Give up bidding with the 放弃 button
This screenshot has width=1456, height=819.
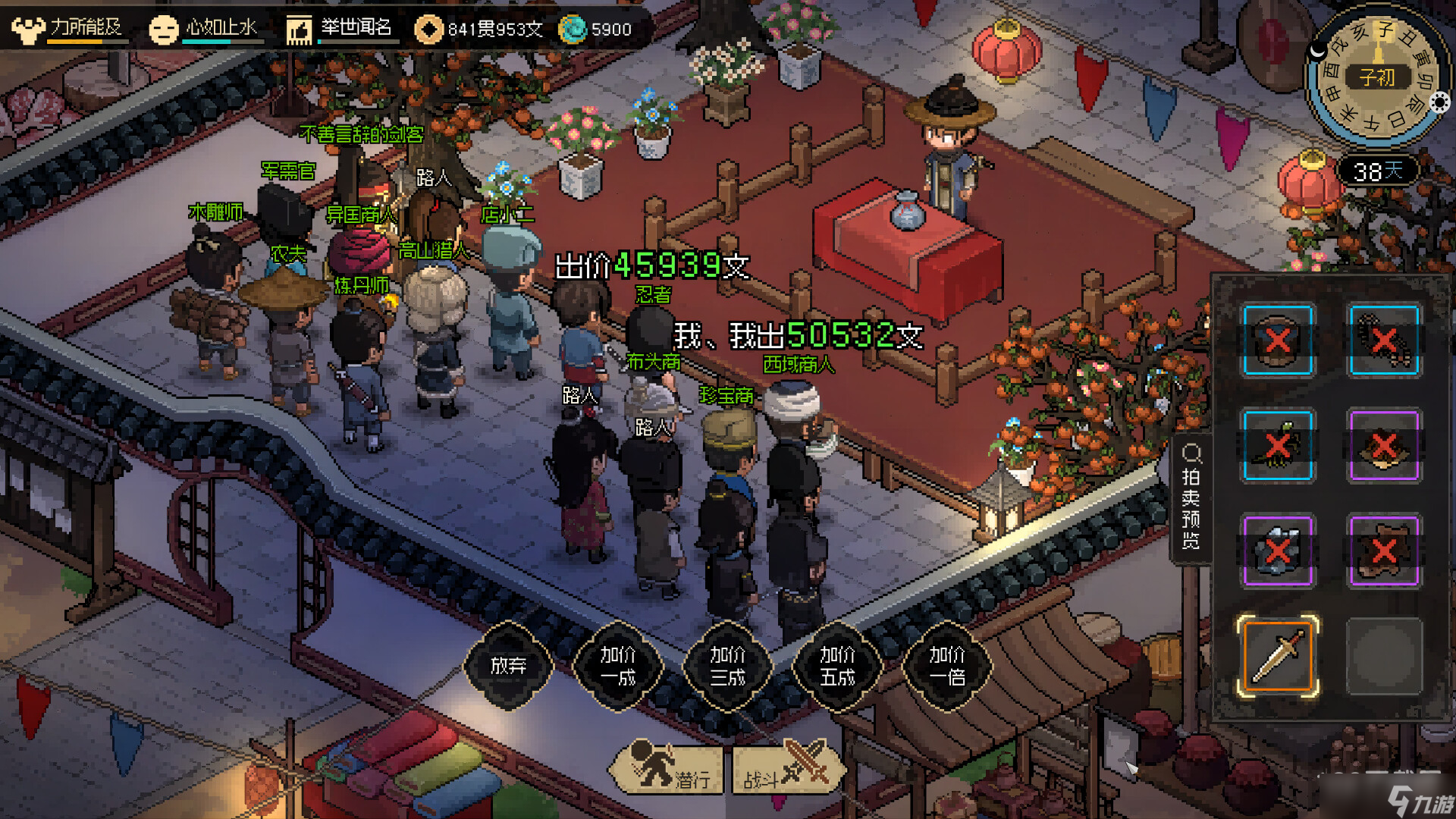coord(508,666)
